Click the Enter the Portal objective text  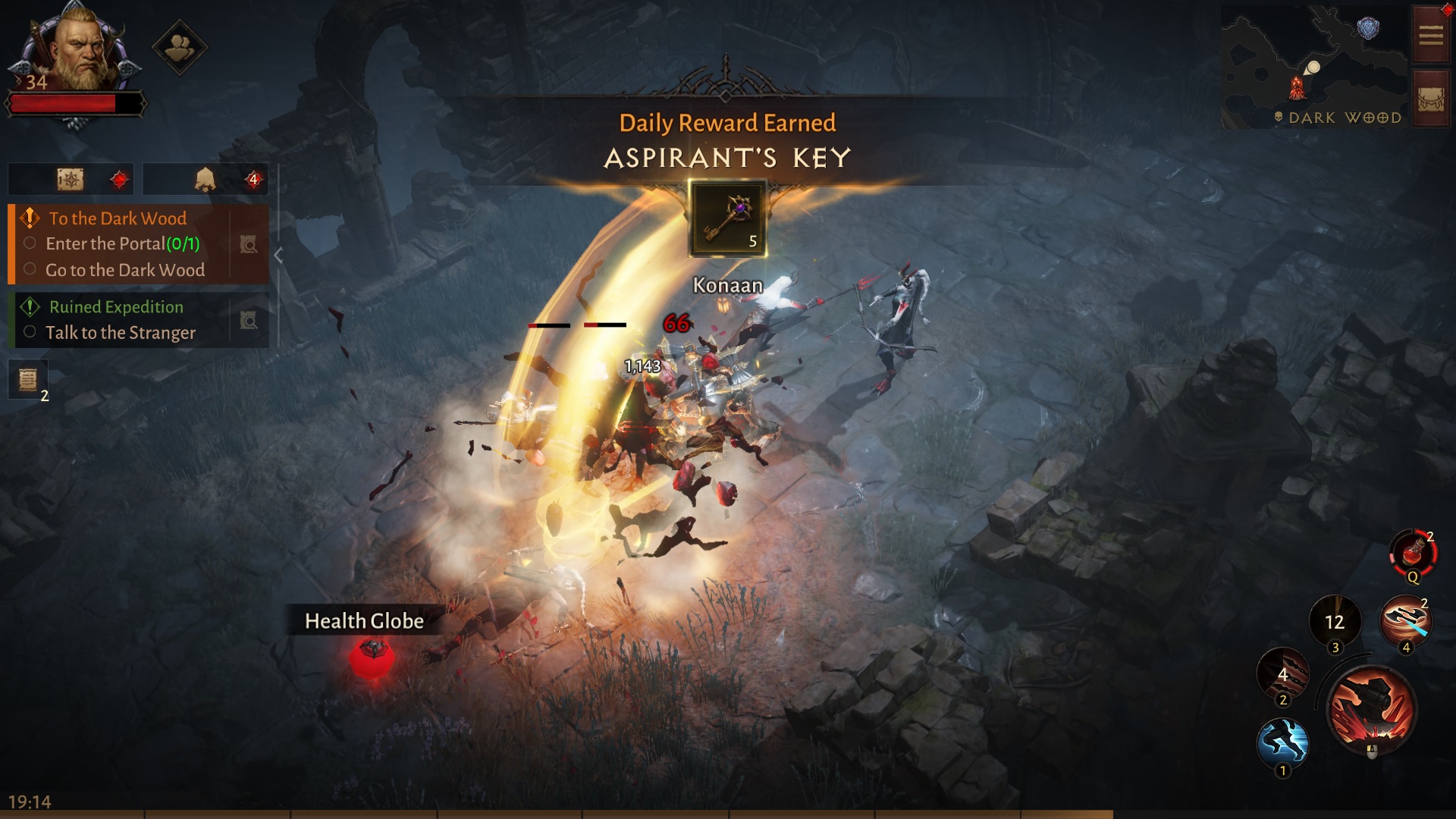[x=106, y=243]
